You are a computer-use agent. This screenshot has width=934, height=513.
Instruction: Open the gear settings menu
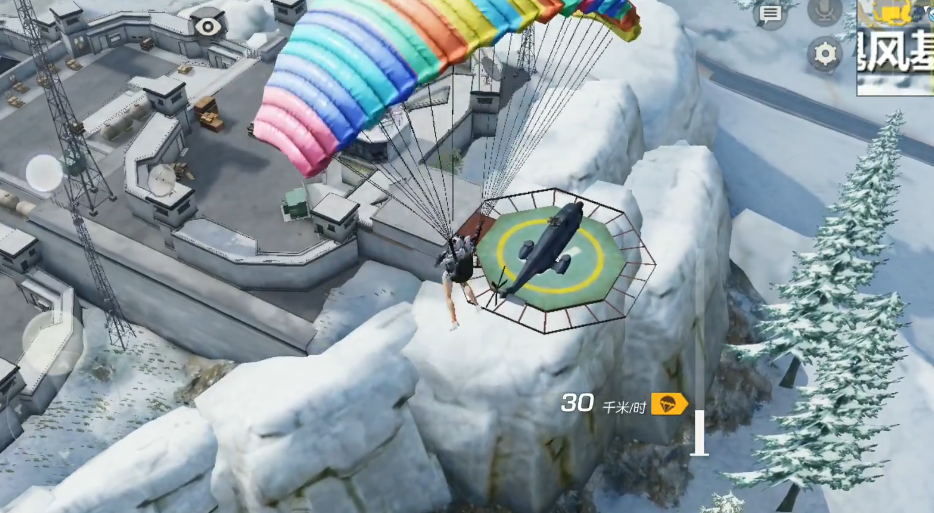click(825, 54)
